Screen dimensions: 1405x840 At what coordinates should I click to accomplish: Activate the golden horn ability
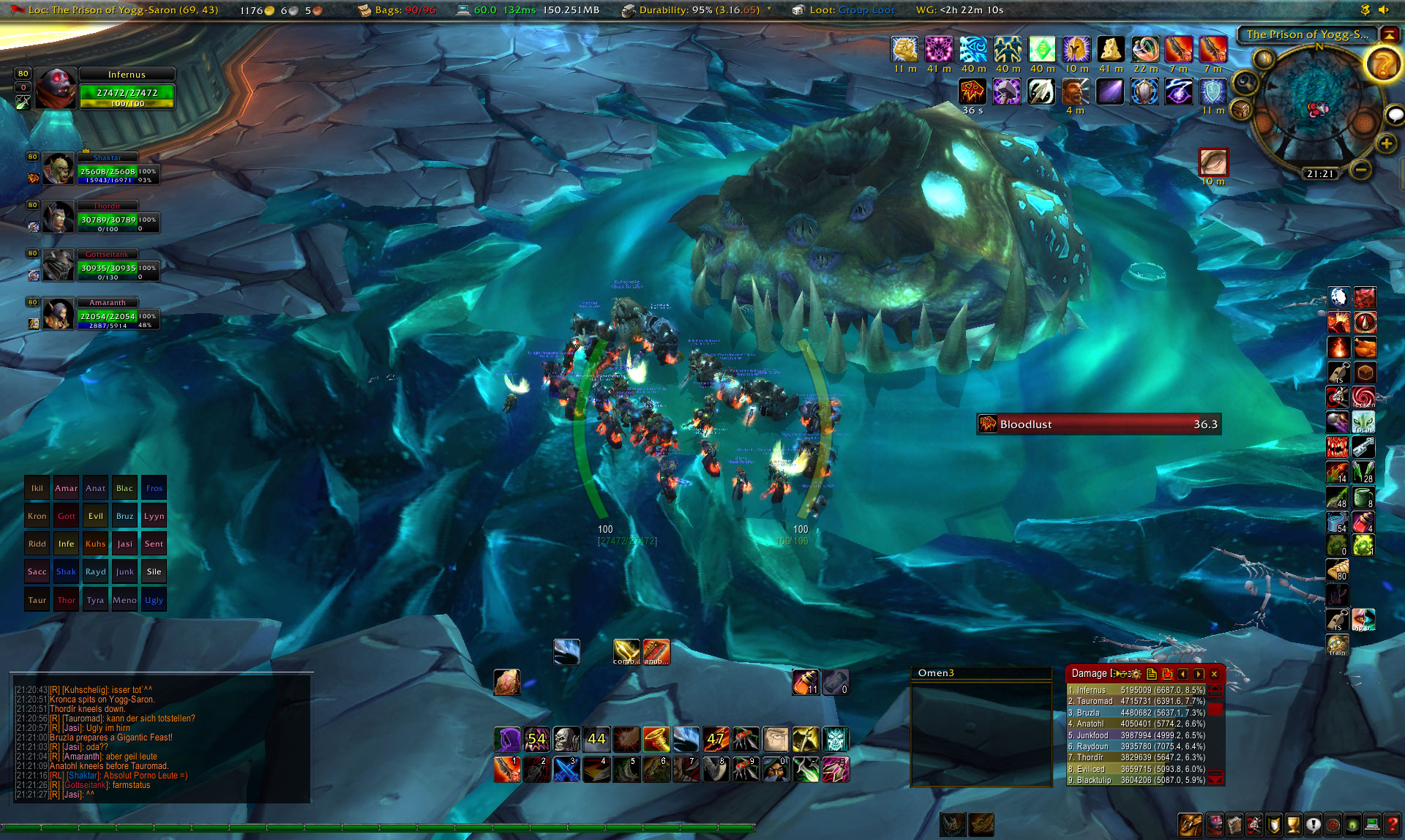(x=656, y=740)
